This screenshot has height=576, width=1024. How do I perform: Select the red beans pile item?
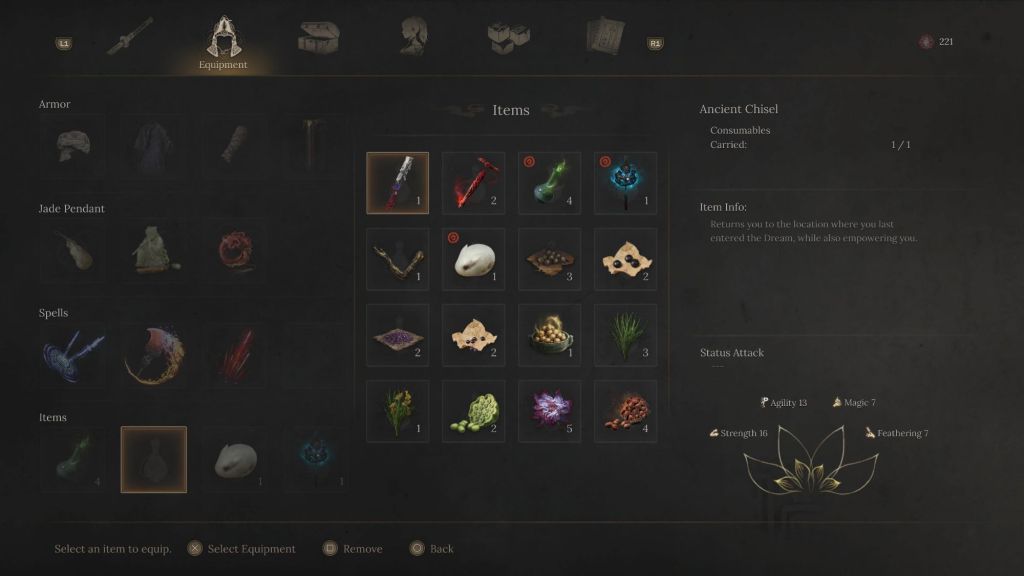(625, 411)
